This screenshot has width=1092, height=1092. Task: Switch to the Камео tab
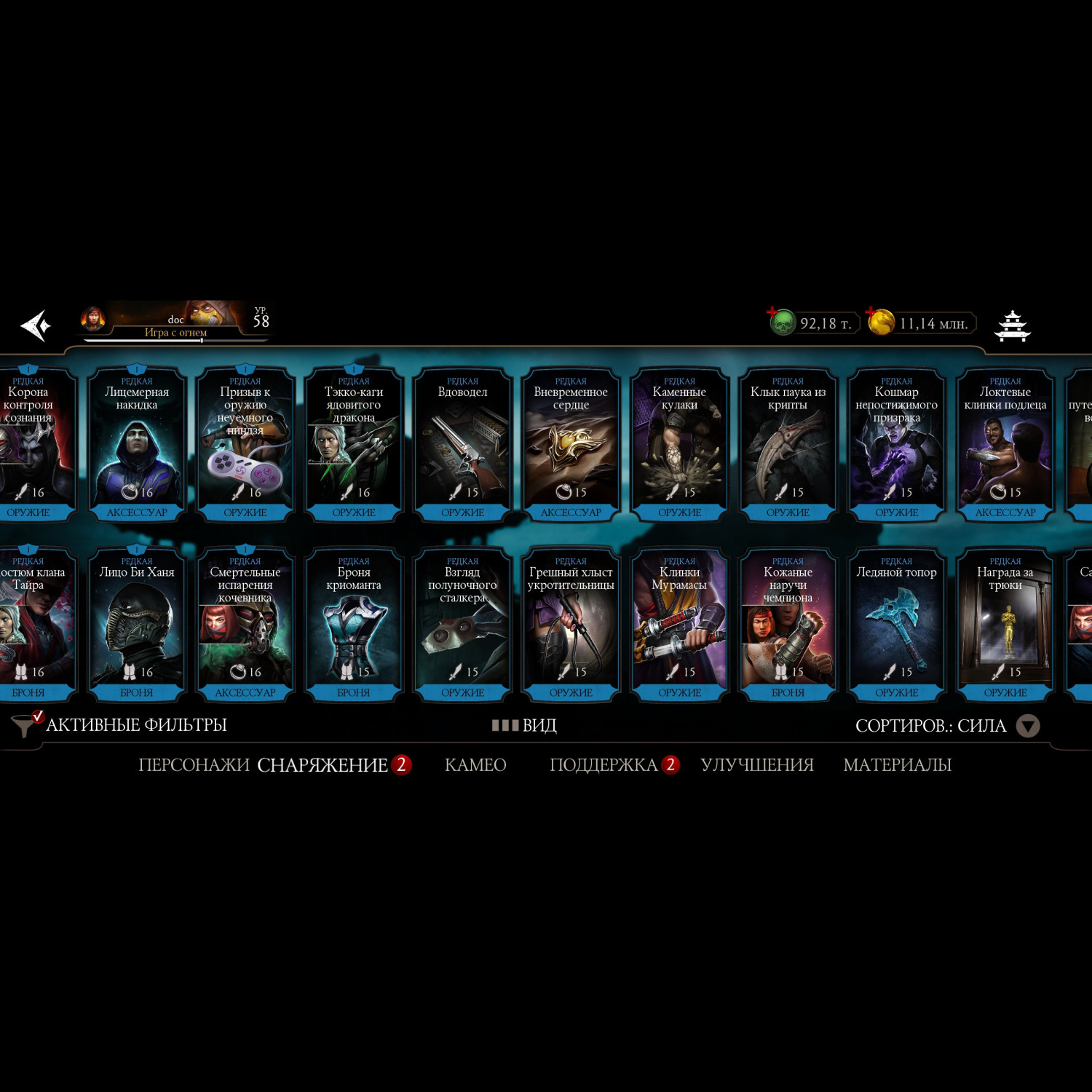[475, 765]
